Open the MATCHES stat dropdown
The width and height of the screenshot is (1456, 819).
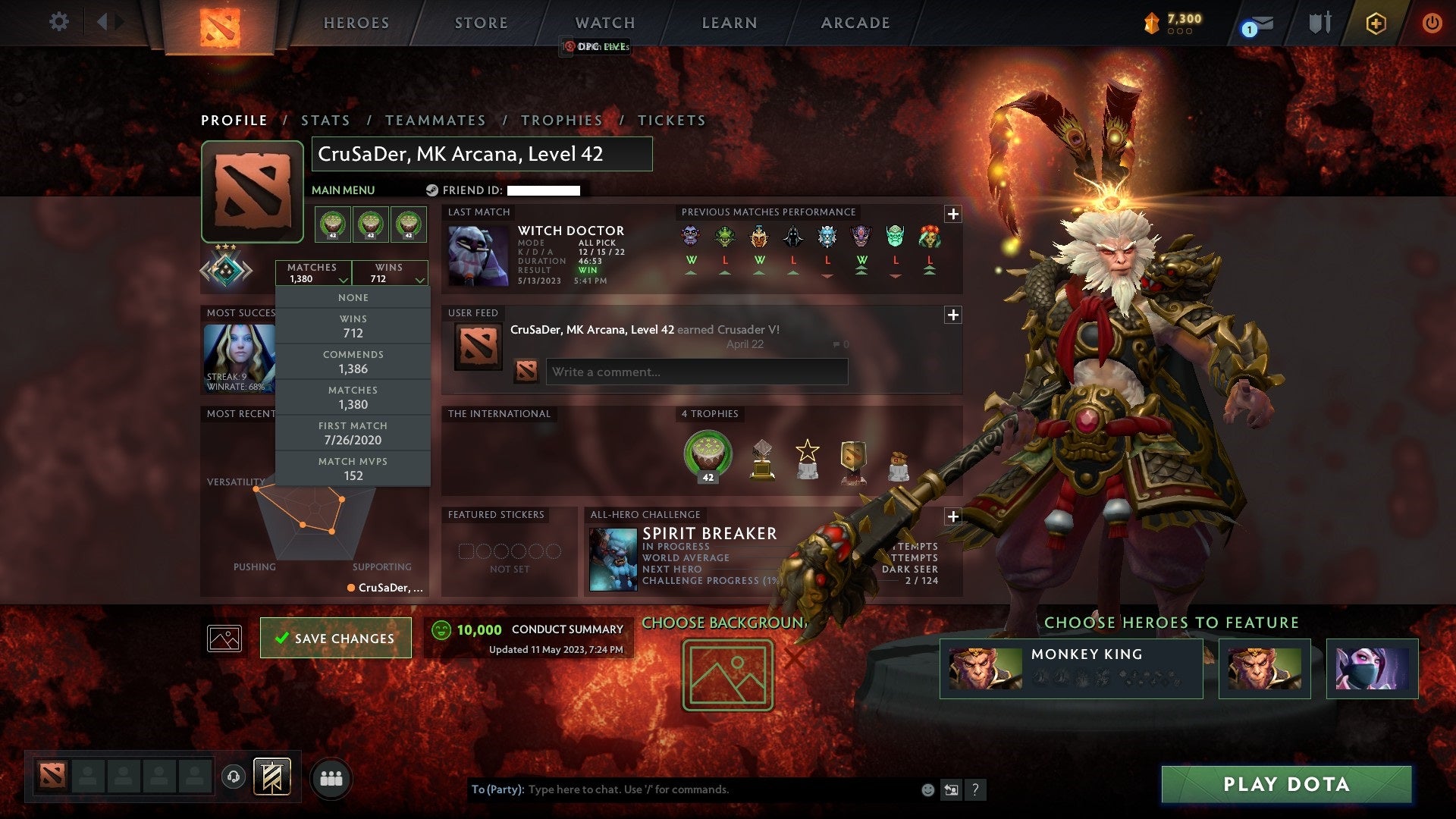click(314, 273)
